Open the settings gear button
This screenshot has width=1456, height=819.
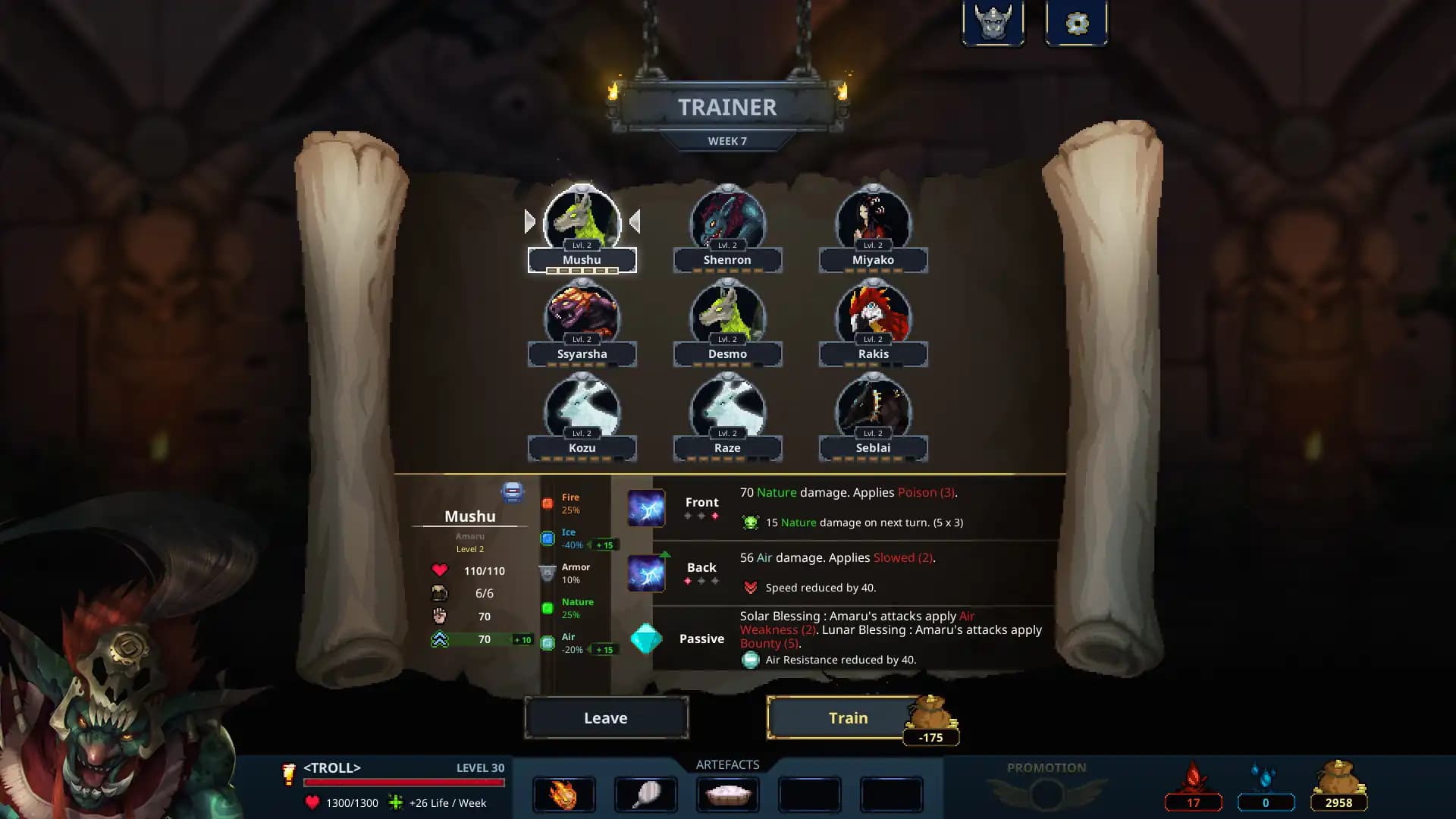pyautogui.click(x=1076, y=24)
